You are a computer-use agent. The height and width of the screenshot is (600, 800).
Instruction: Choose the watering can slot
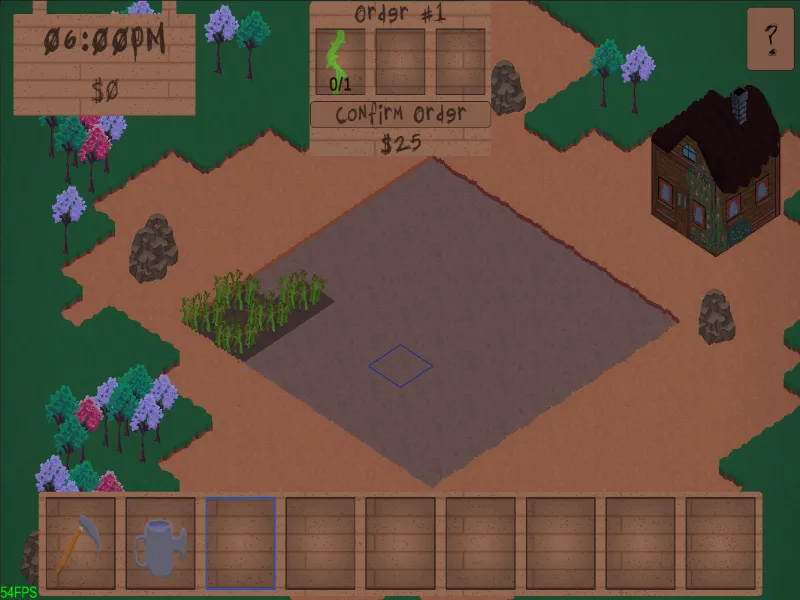tap(160, 543)
